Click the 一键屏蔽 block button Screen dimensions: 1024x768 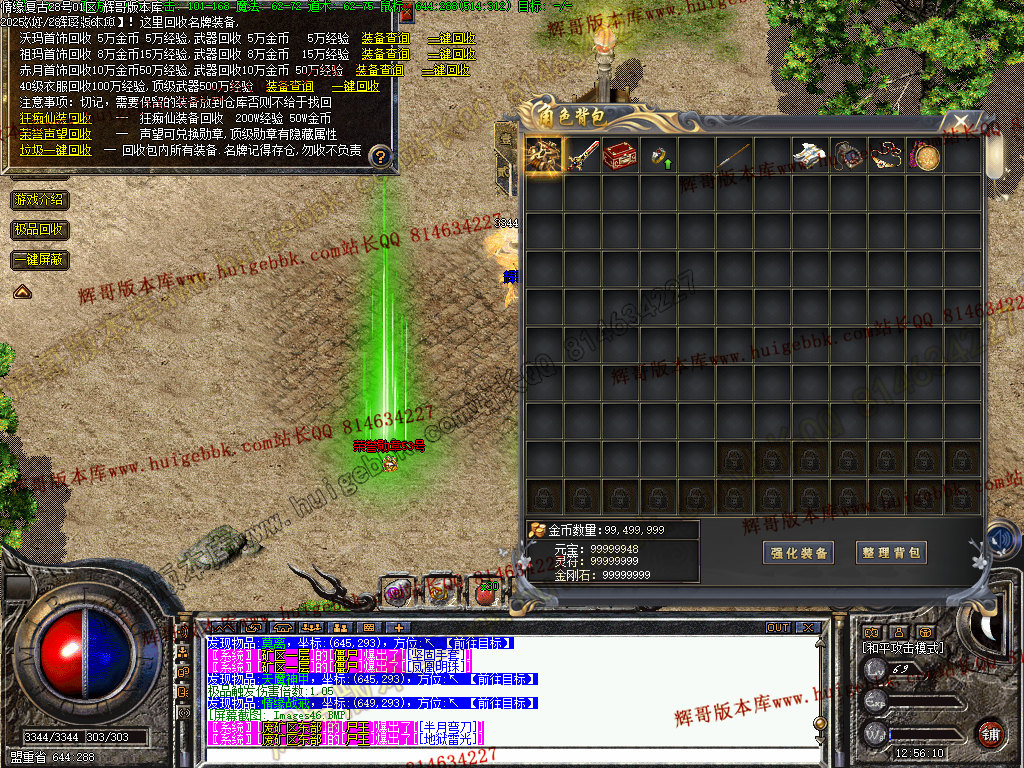point(40,260)
